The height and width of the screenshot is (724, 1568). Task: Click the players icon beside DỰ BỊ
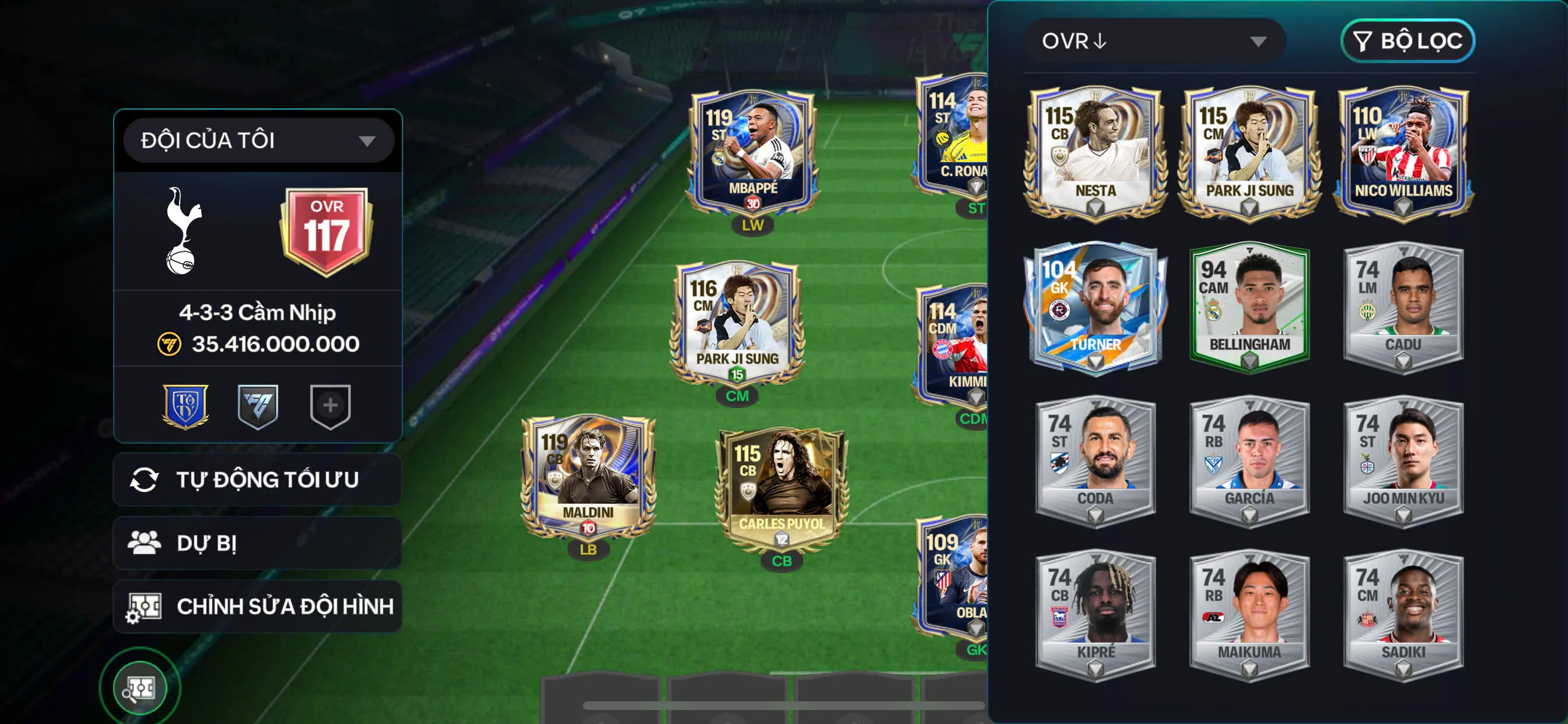tap(146, 542)
